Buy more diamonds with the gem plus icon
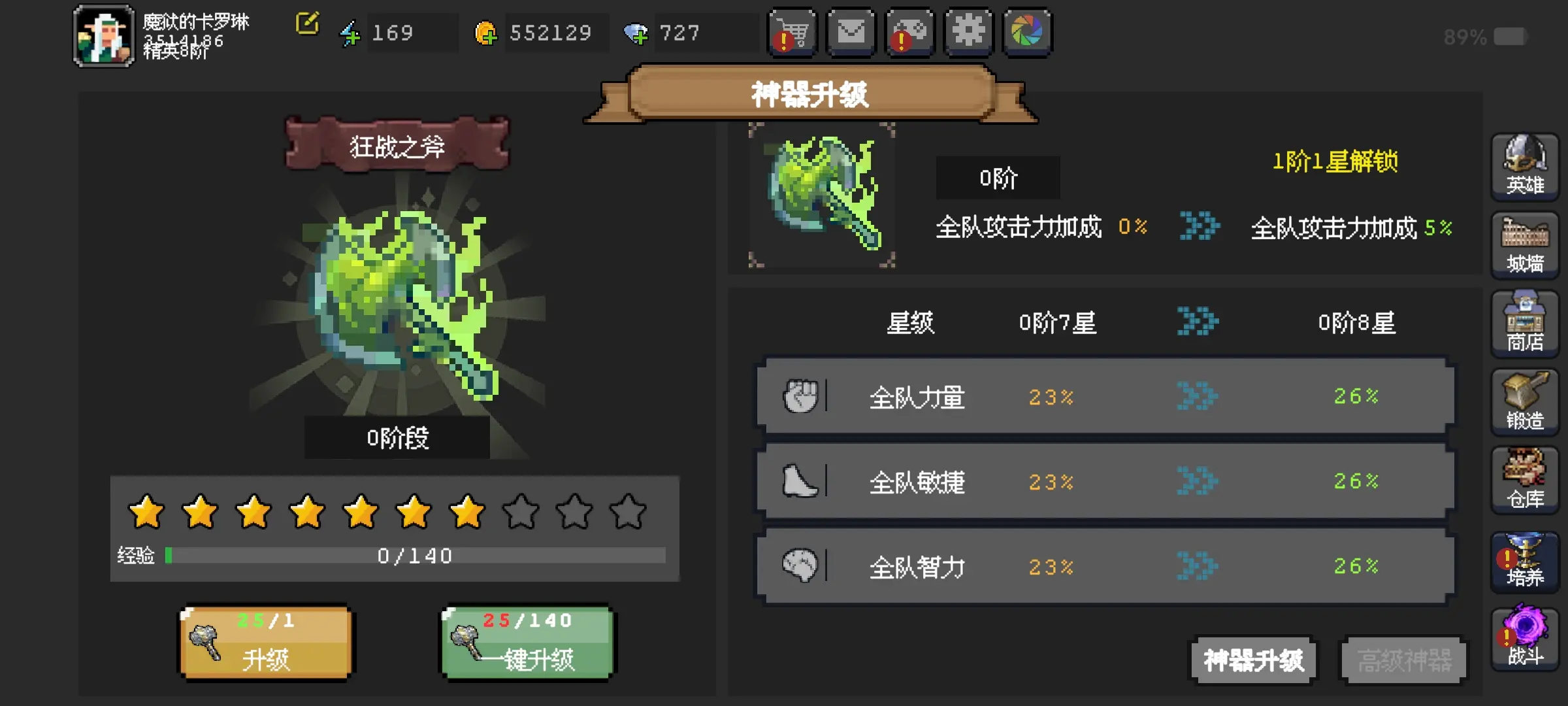This screenshot has height=706, width=1568. [636, 33]
